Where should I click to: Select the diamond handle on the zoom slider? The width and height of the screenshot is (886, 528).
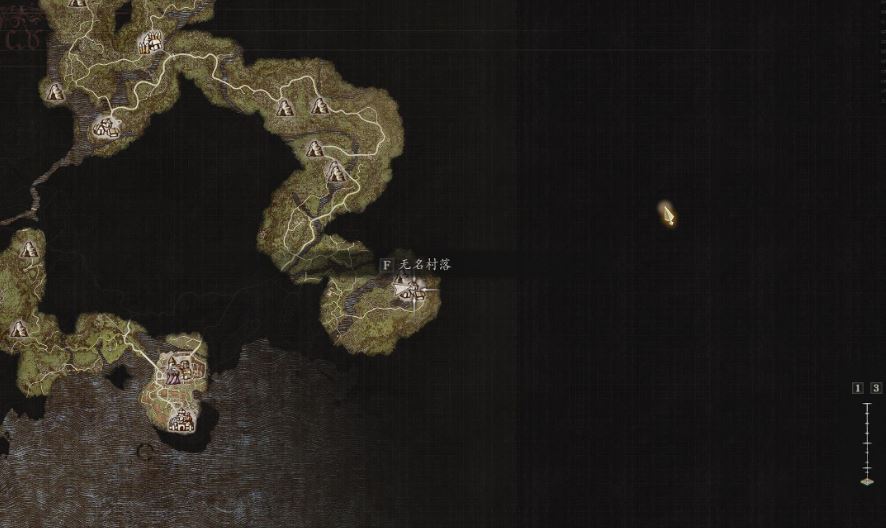pyautogui.click(x=867, y=481)
